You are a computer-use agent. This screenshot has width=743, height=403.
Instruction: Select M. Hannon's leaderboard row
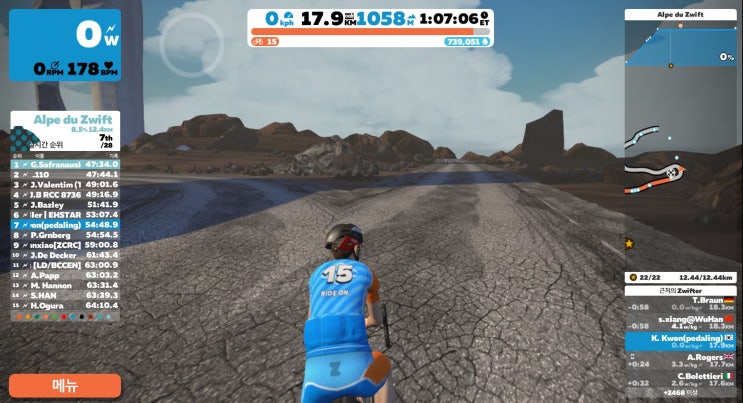click(x=65, y=285)
